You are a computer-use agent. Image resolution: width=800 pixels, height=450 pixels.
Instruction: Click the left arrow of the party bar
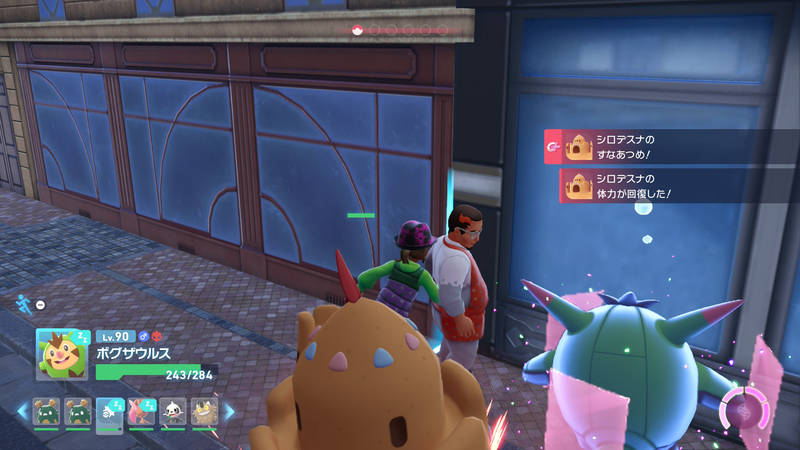[20, 410]
